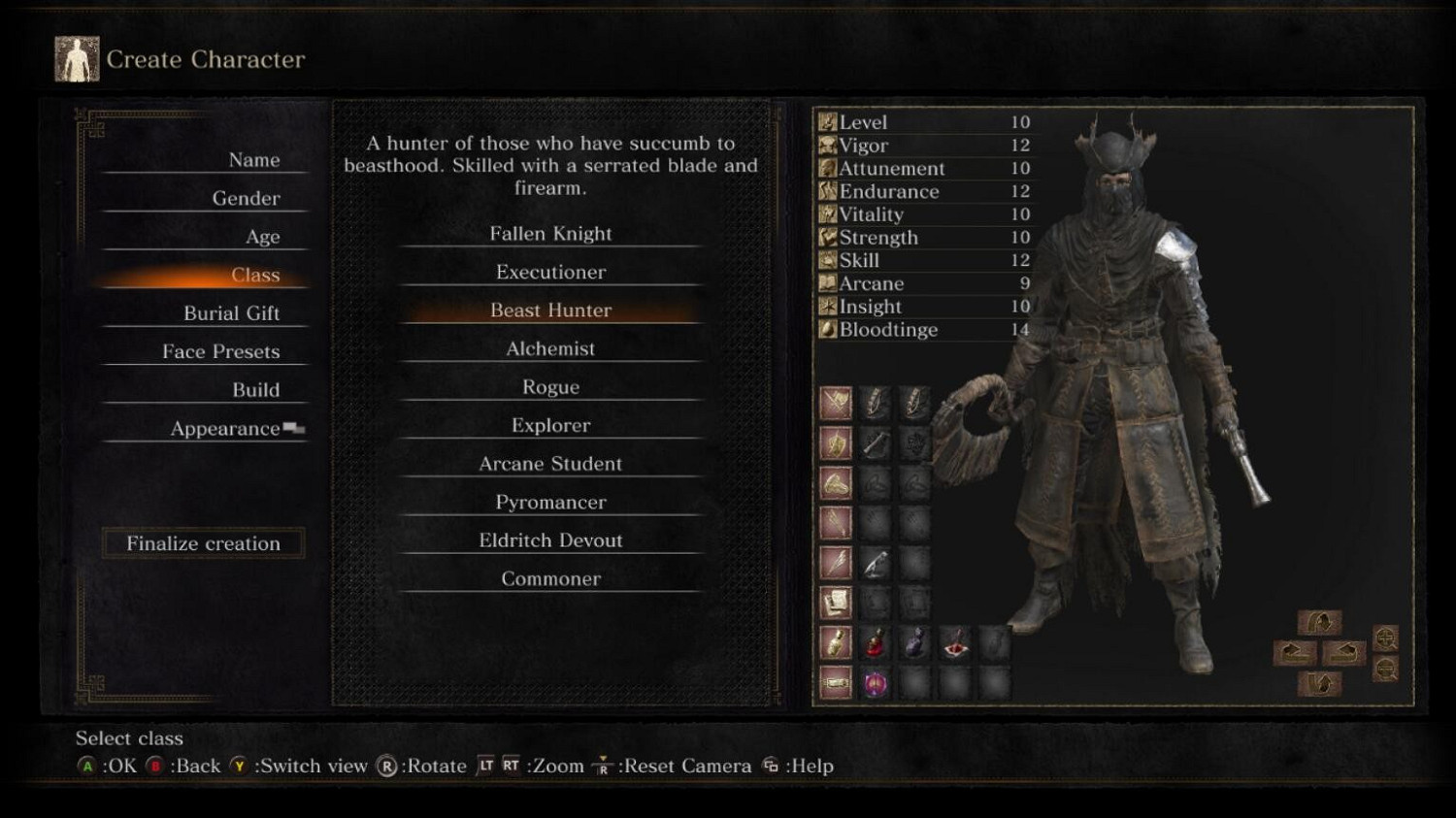This screenshot has height=818, width=1456.
Task: Open the Name entry
Action: pos(253,160)
